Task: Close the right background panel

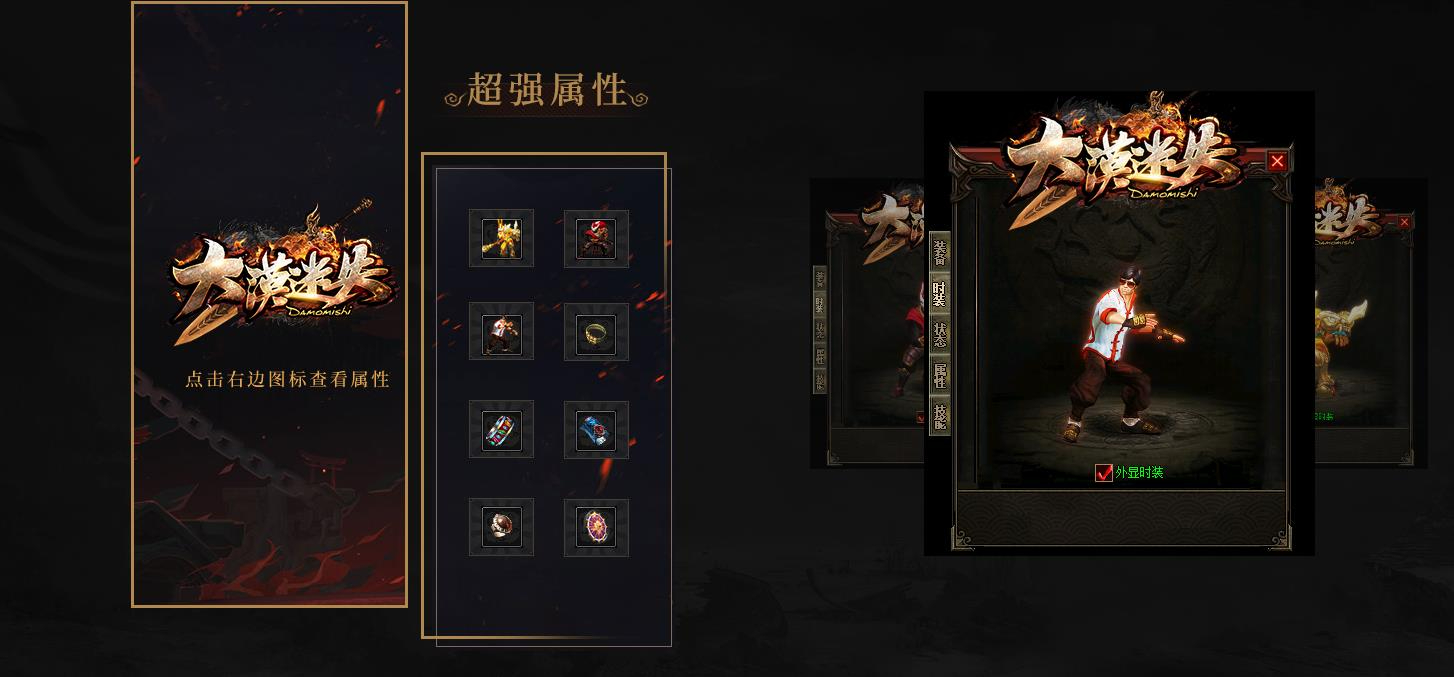Action: tap(1405, 222)
